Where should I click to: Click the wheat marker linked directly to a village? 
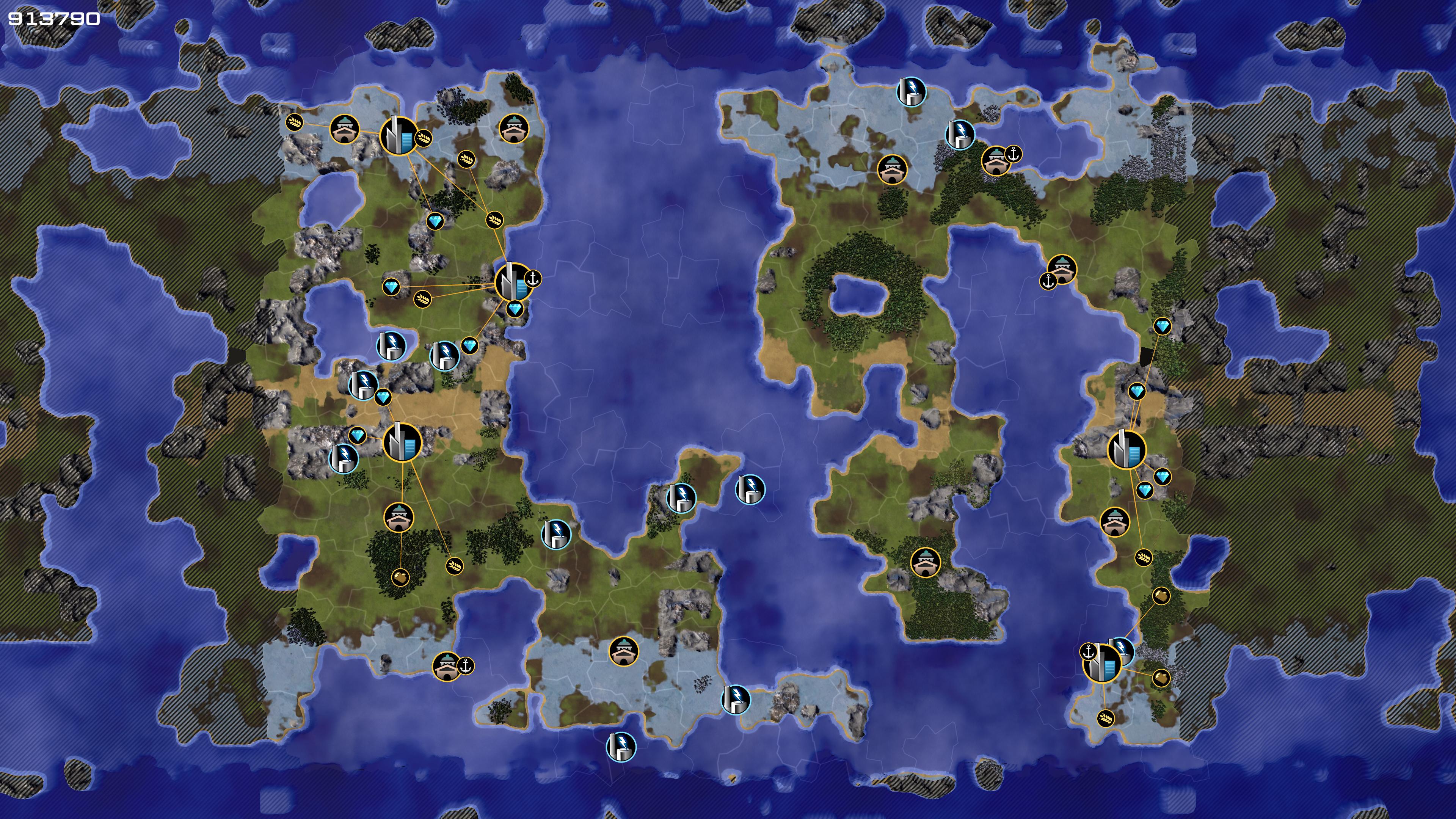(x=294, y=122)
